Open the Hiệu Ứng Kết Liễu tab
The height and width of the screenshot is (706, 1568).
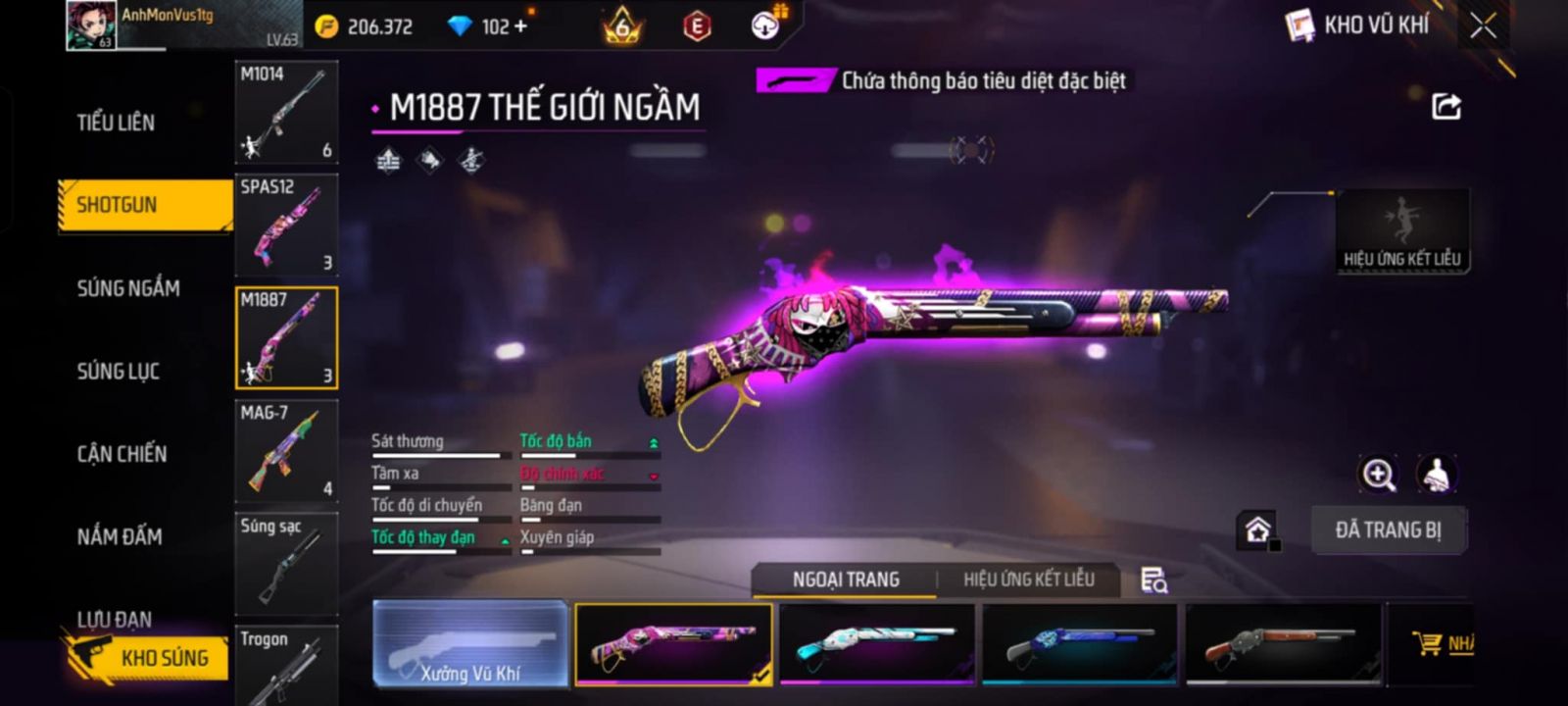1028,580
